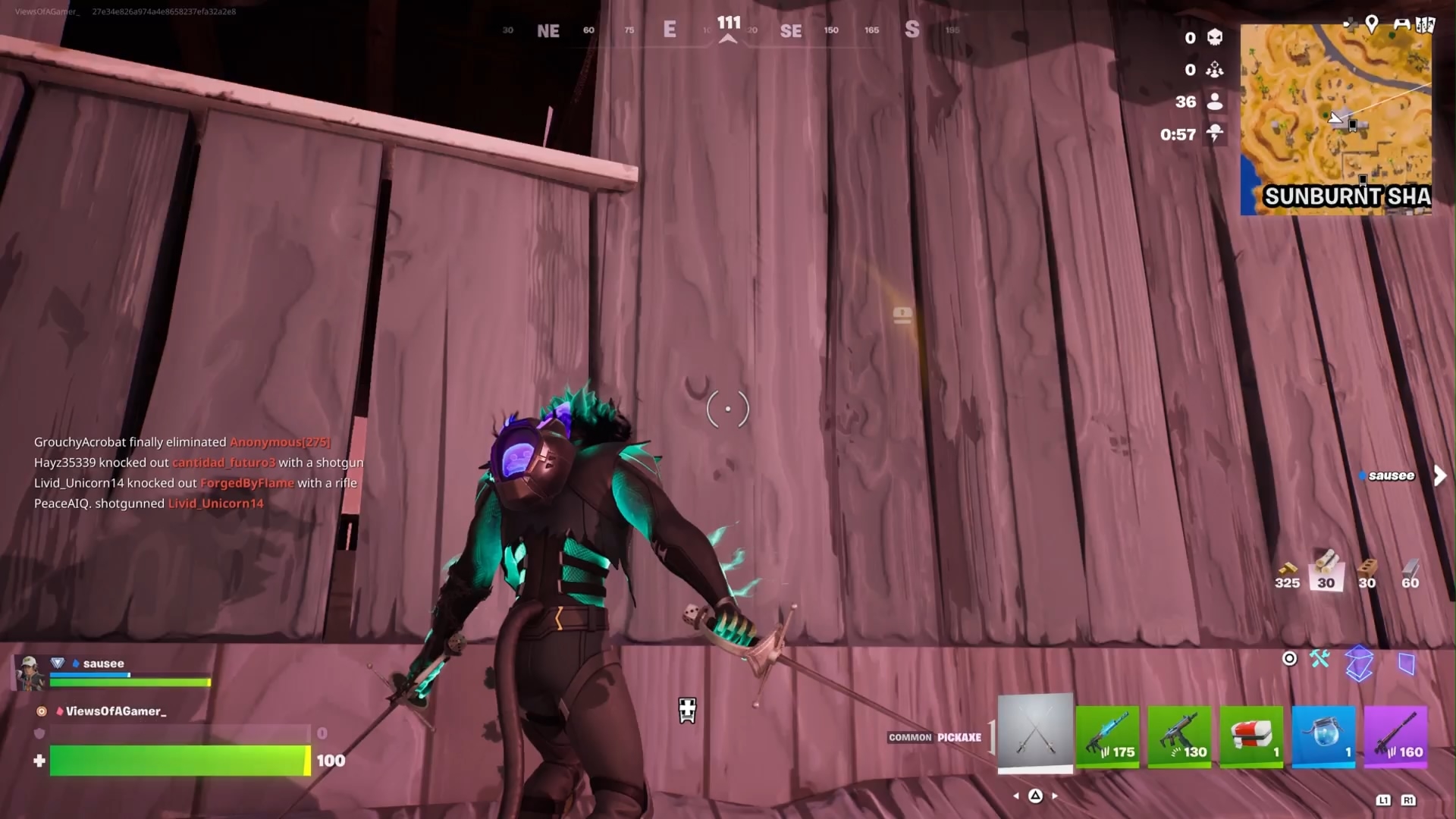Open the folded map icon above minimap
This screenshot has width=1456, height=819.
[x=1426, y=24]
